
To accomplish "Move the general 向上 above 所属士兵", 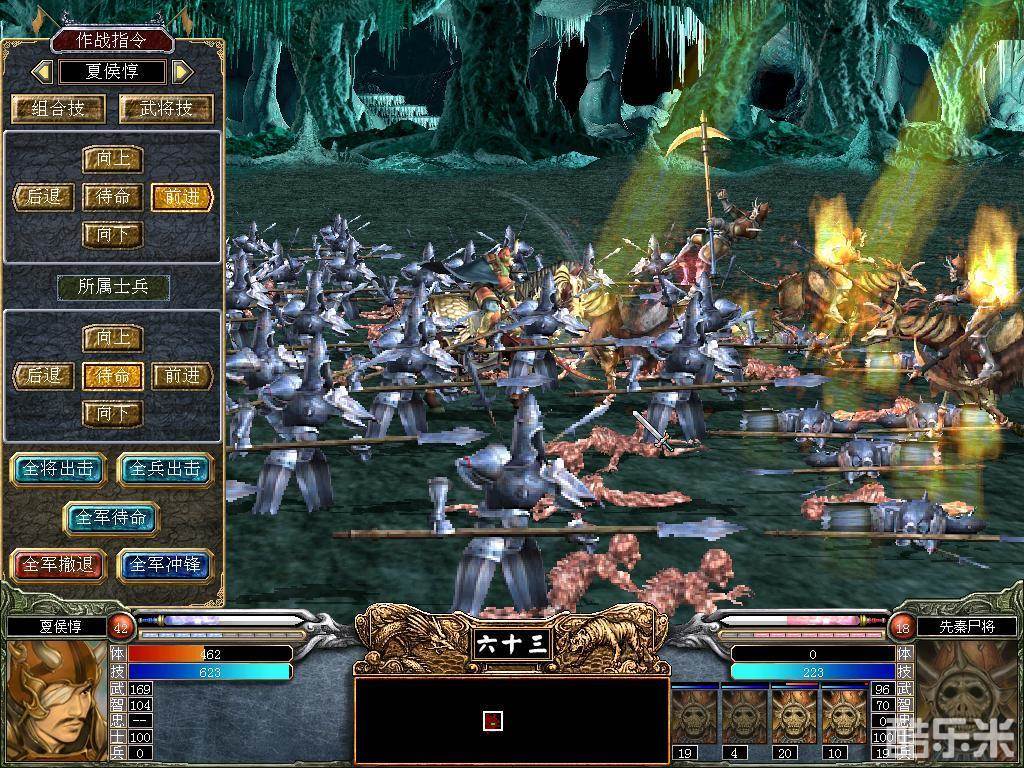I will tap(112, 160).
